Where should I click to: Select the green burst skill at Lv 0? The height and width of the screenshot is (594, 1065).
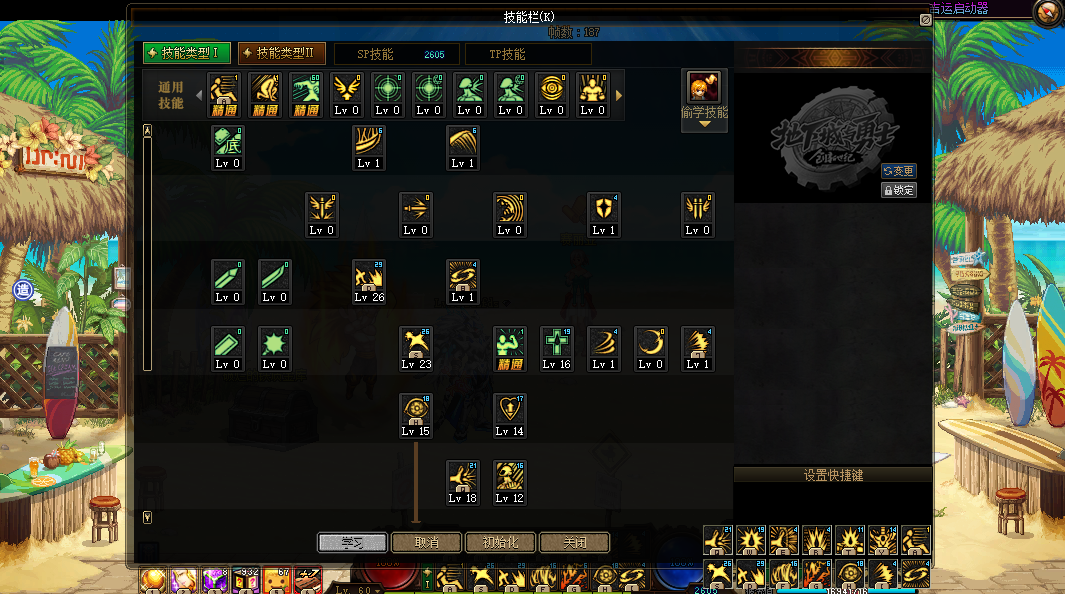274,343
